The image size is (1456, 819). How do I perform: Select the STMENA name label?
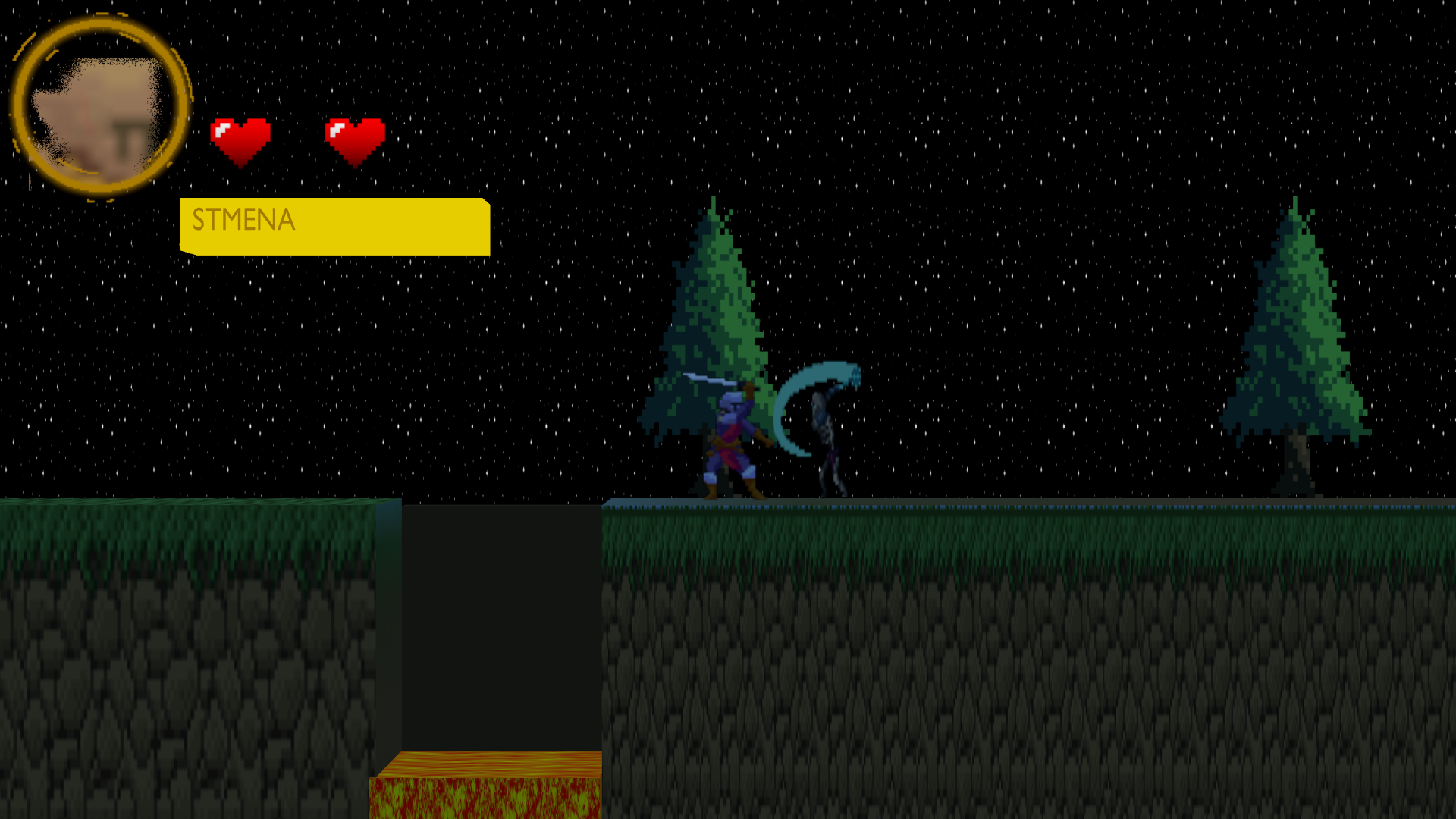tap(243, 221)
